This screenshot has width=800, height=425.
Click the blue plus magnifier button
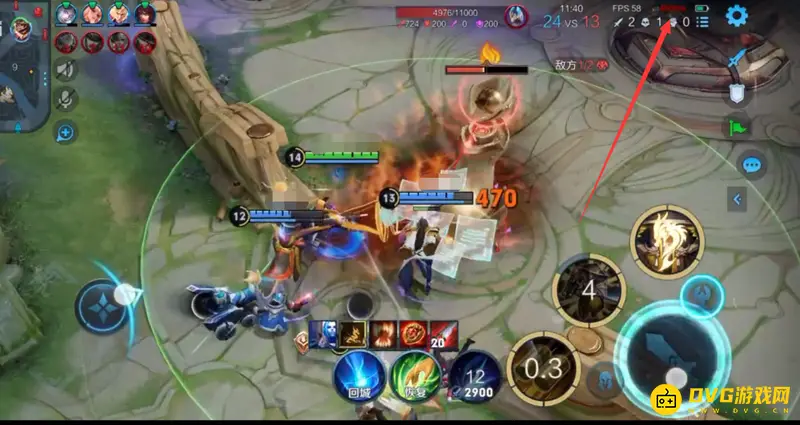pyautogui.click(x=66, y=131)
